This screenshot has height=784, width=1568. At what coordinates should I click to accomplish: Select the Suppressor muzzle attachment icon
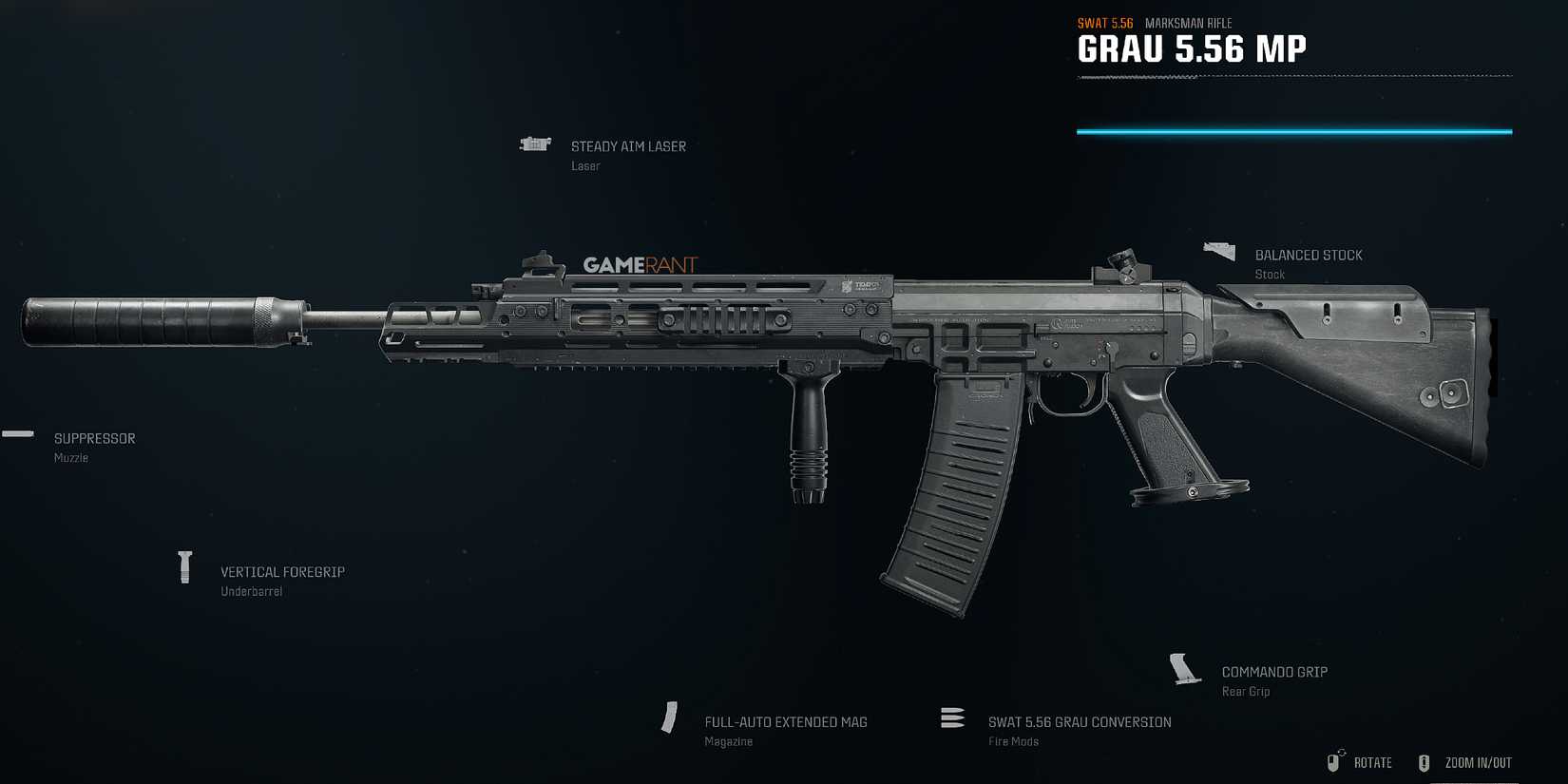point(17,434)
